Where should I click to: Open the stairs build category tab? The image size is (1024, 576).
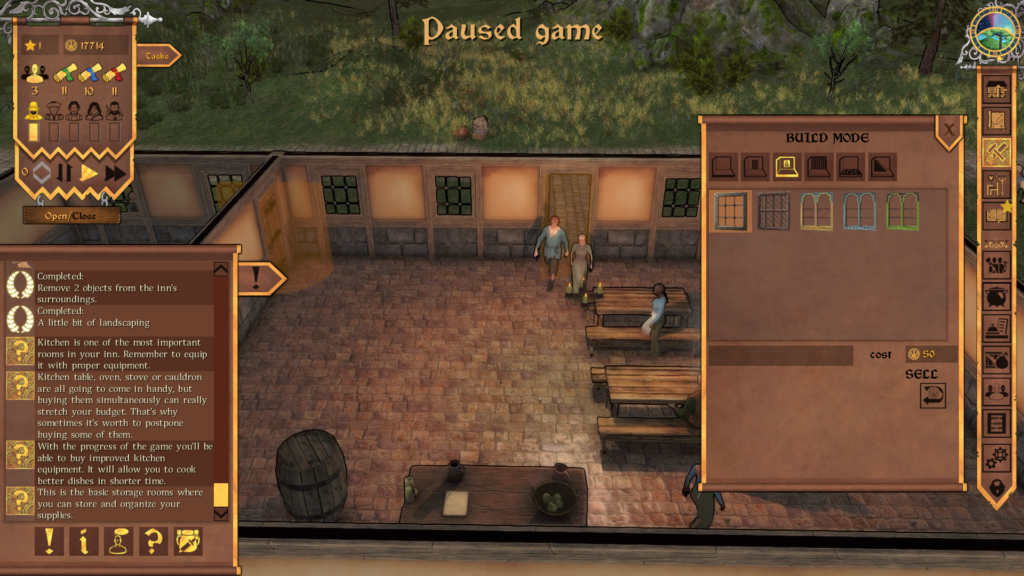click(883, 166)
